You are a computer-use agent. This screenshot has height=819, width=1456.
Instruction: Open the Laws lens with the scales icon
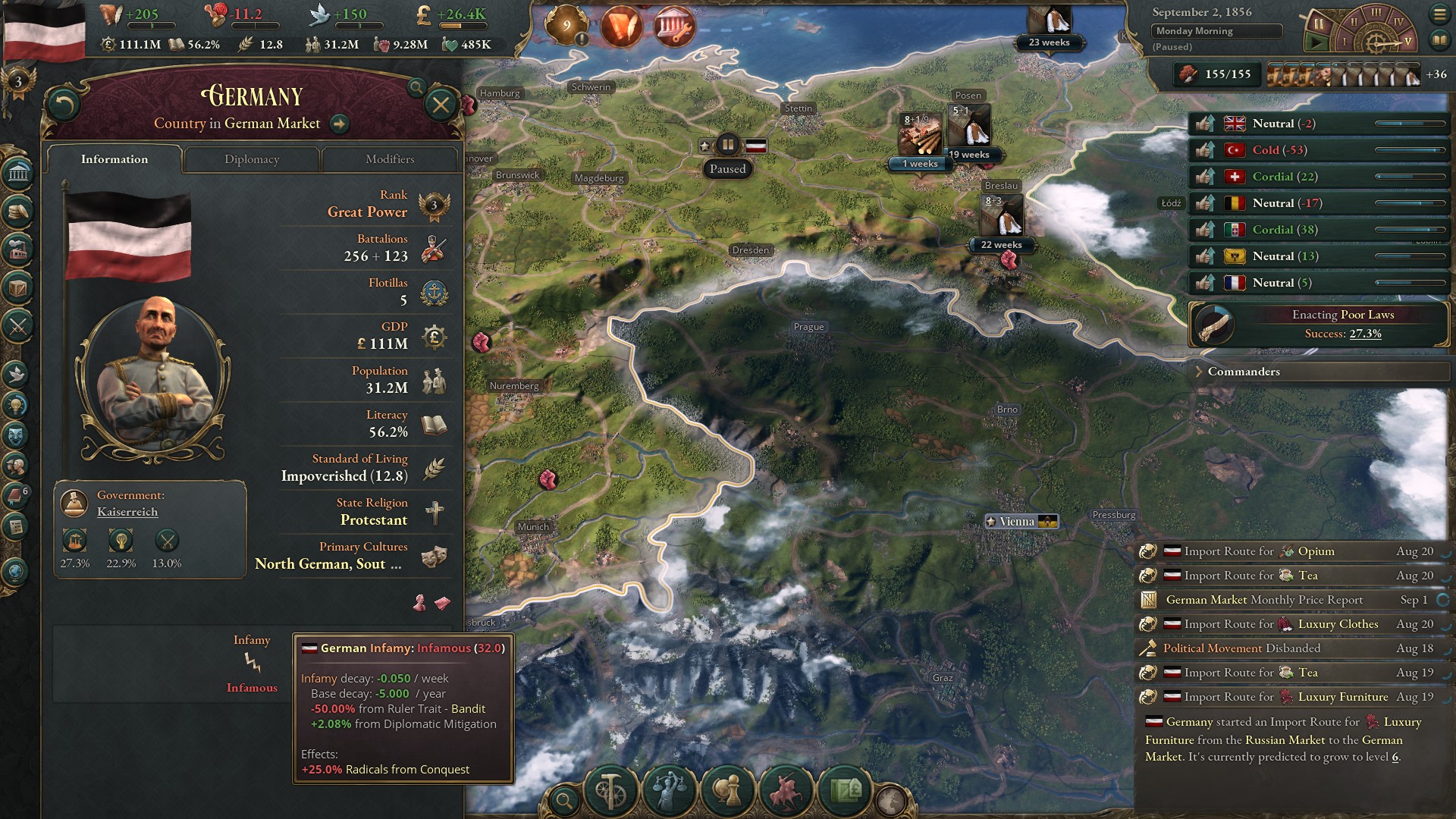pos(670,790)
